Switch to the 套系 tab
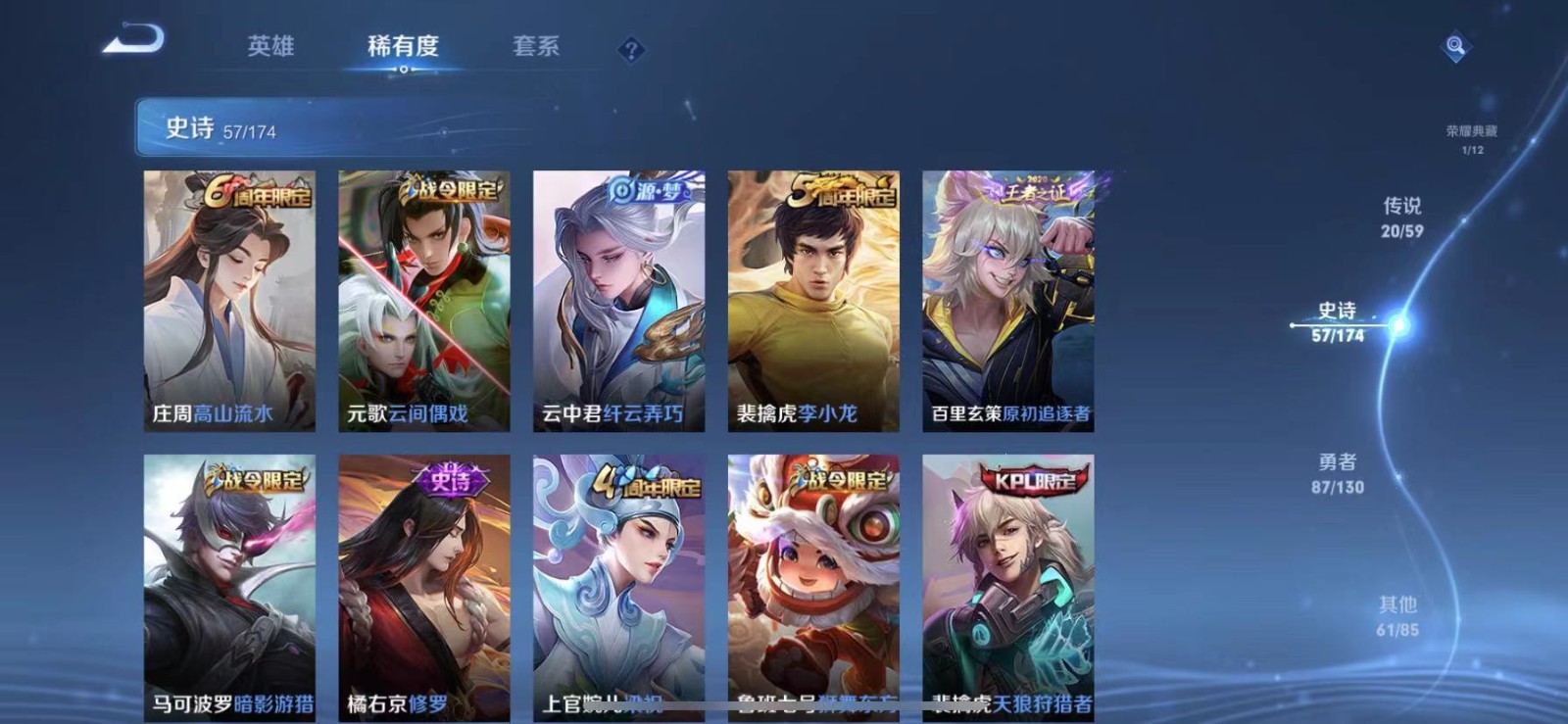Viewport: 1568px width, 724px height. point(537,46)
